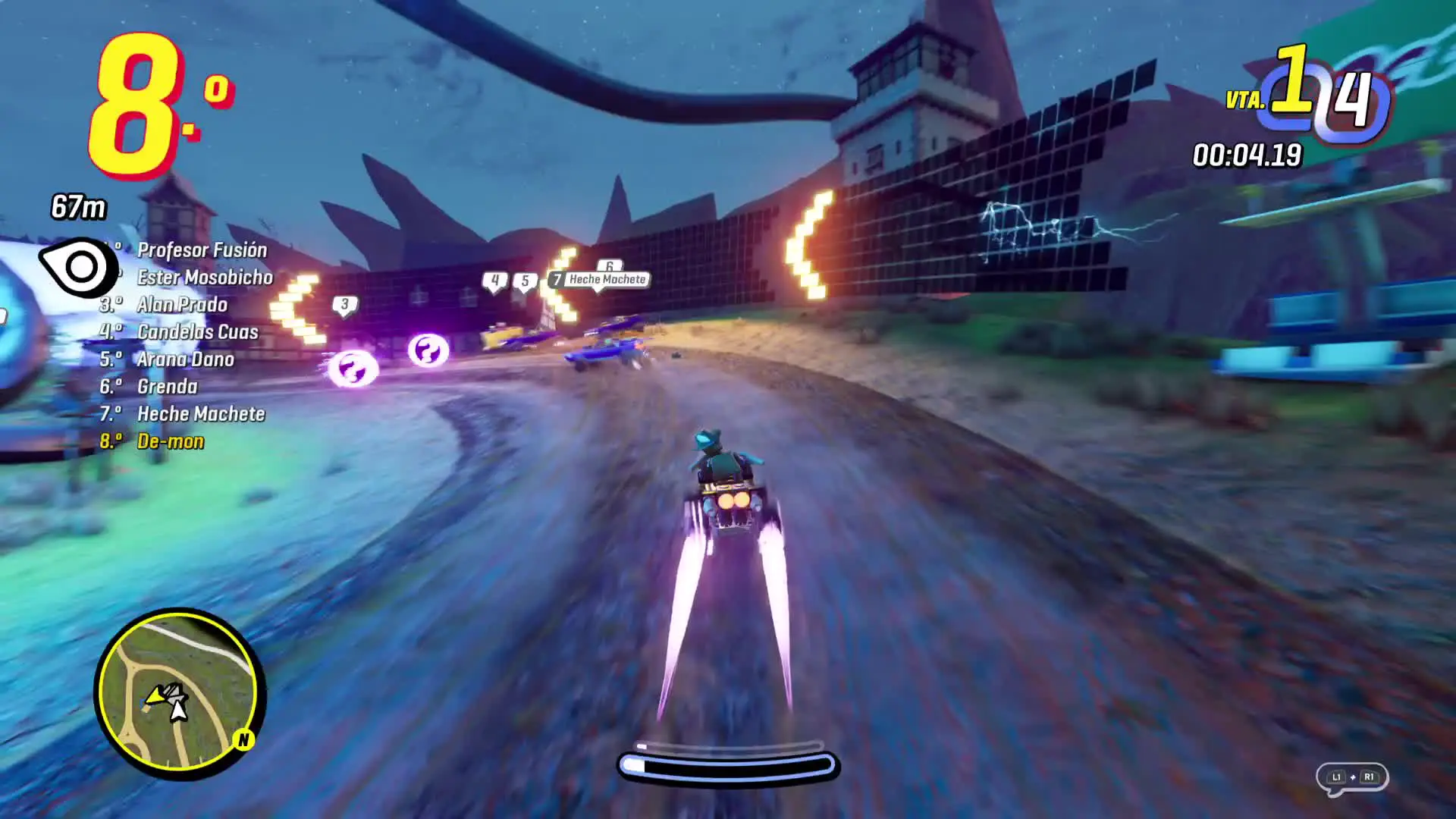
Task: Select Profesor Fusión in the standings list
Action: 202,250
